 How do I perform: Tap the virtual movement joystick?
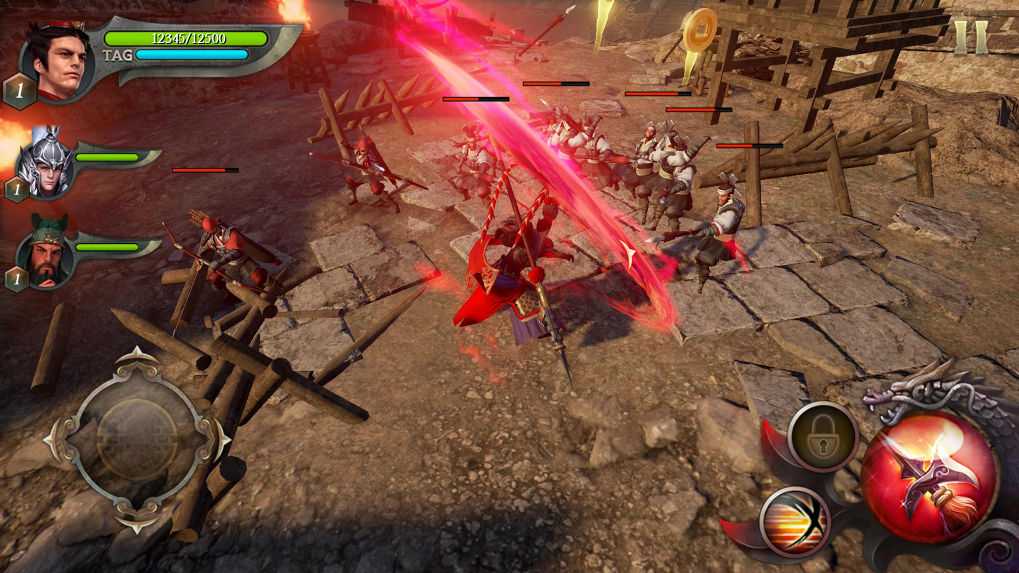(x=138, y=438)
